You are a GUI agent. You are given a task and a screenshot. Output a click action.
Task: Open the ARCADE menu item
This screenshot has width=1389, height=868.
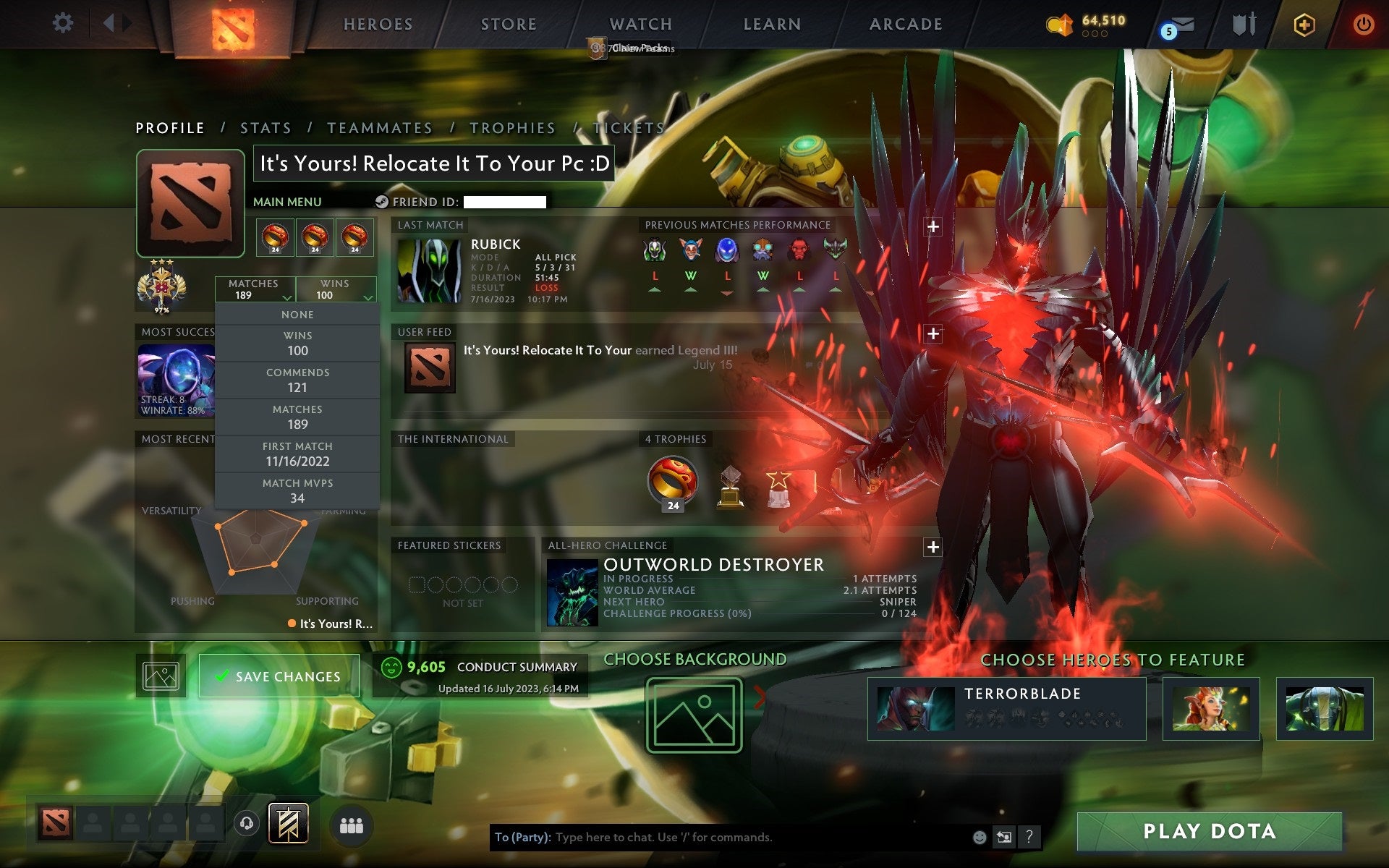click(905, 24)
